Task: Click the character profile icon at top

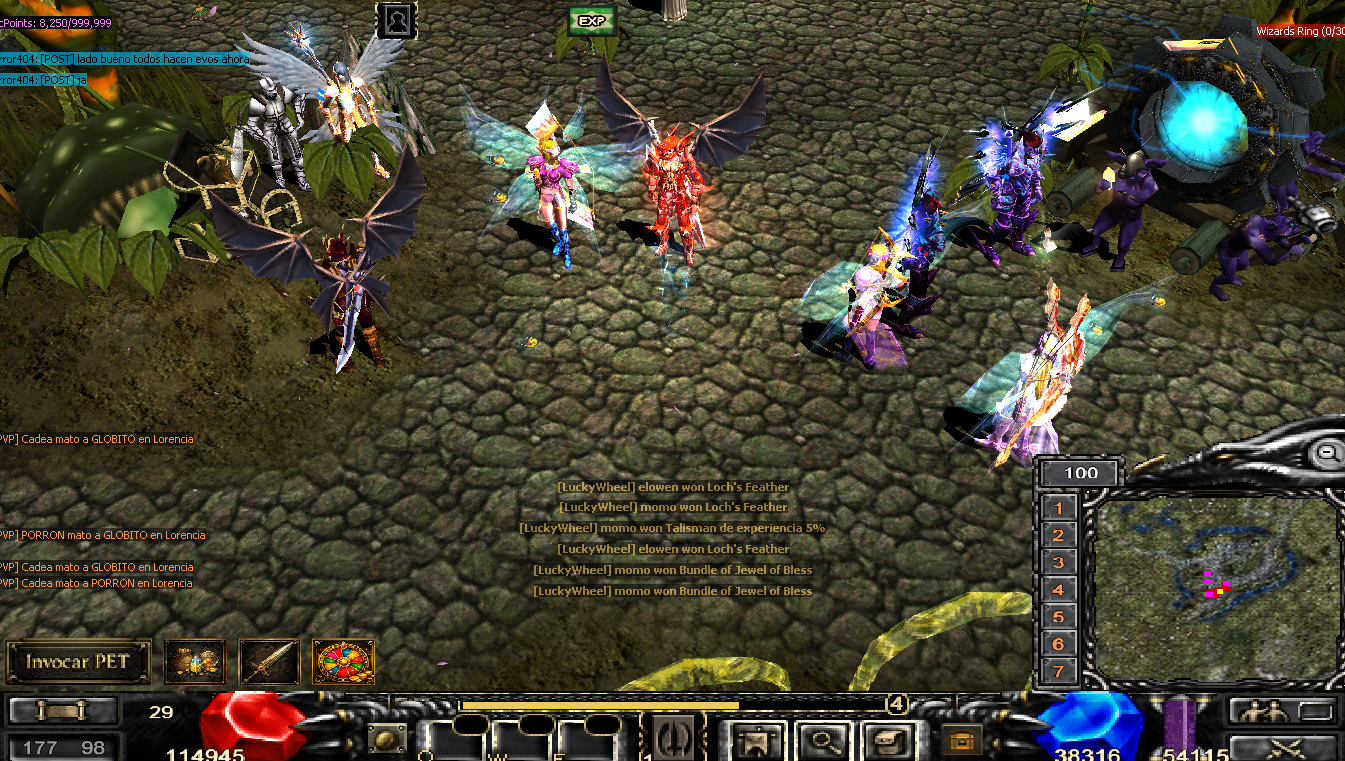Action: click(x=398, y=20)
